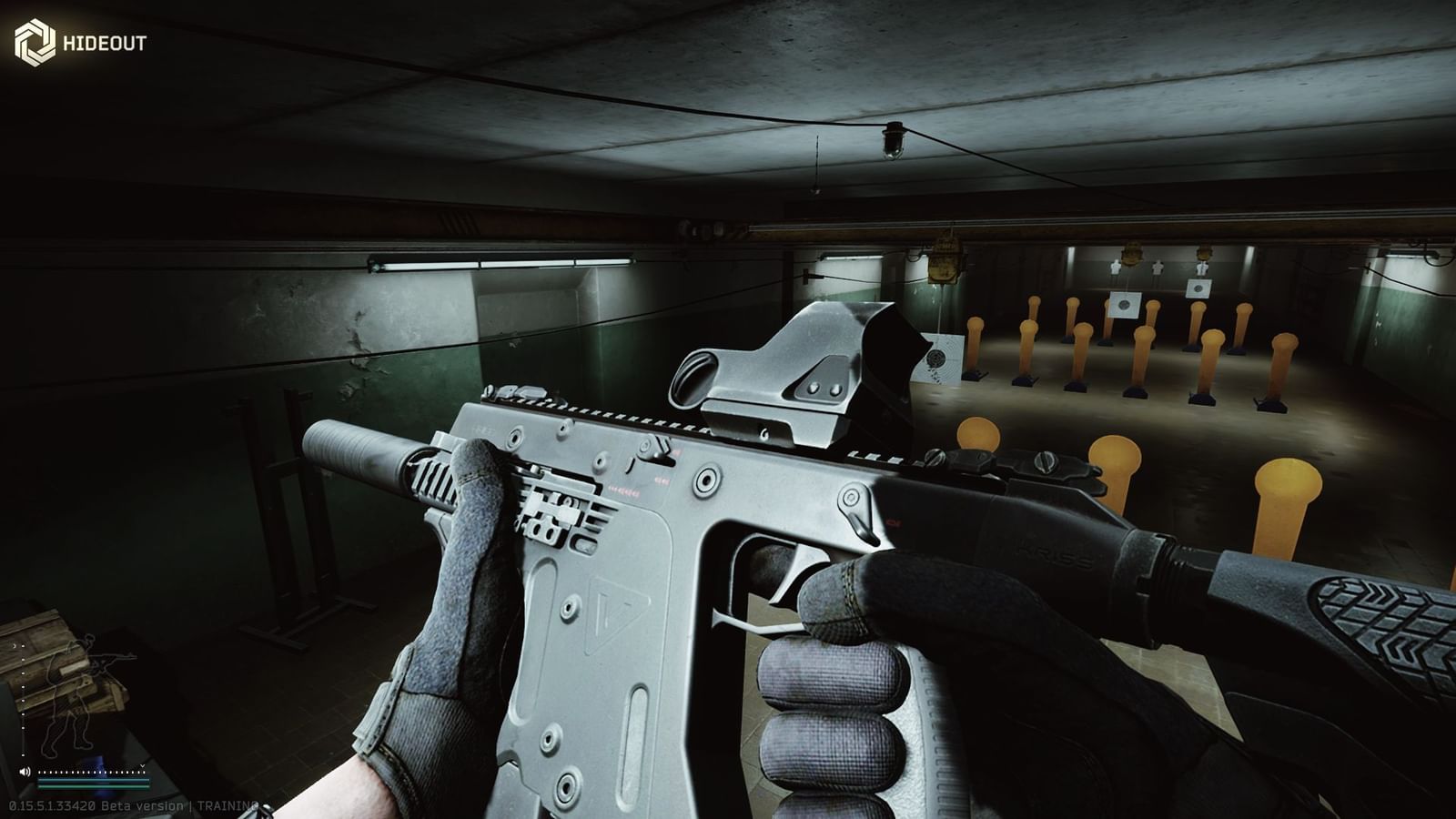Viewport: 1456px width, 819px height.
Task: Open the arrow marker beside the crouch meter
Action: tap(15, 646)
